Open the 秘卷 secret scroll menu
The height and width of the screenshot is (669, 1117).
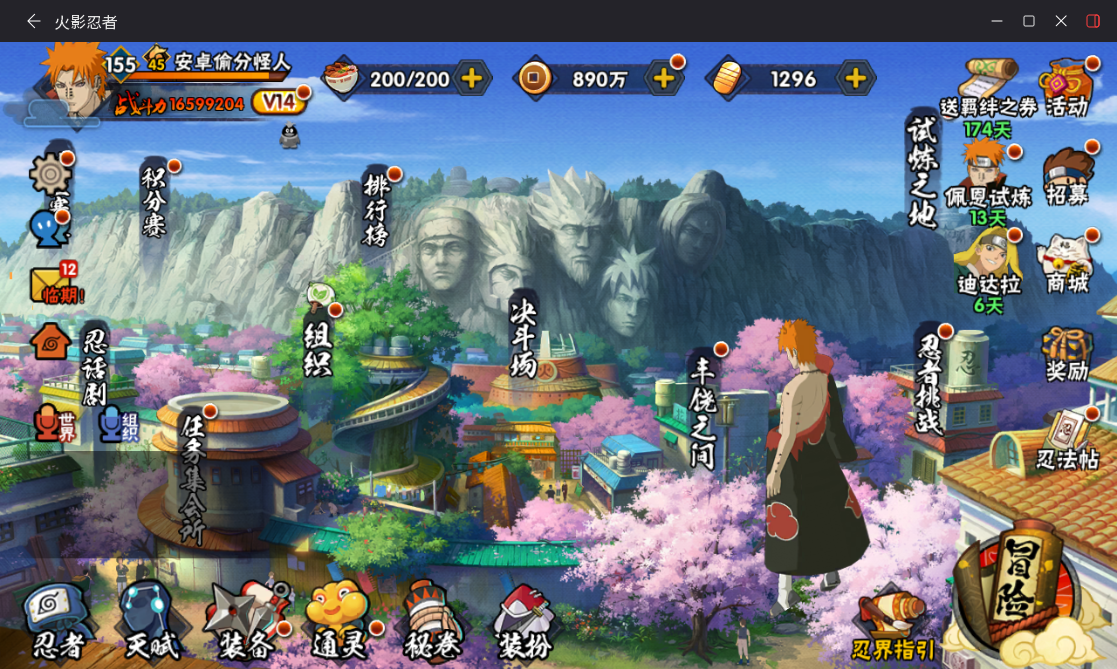[x=432, y=622]
